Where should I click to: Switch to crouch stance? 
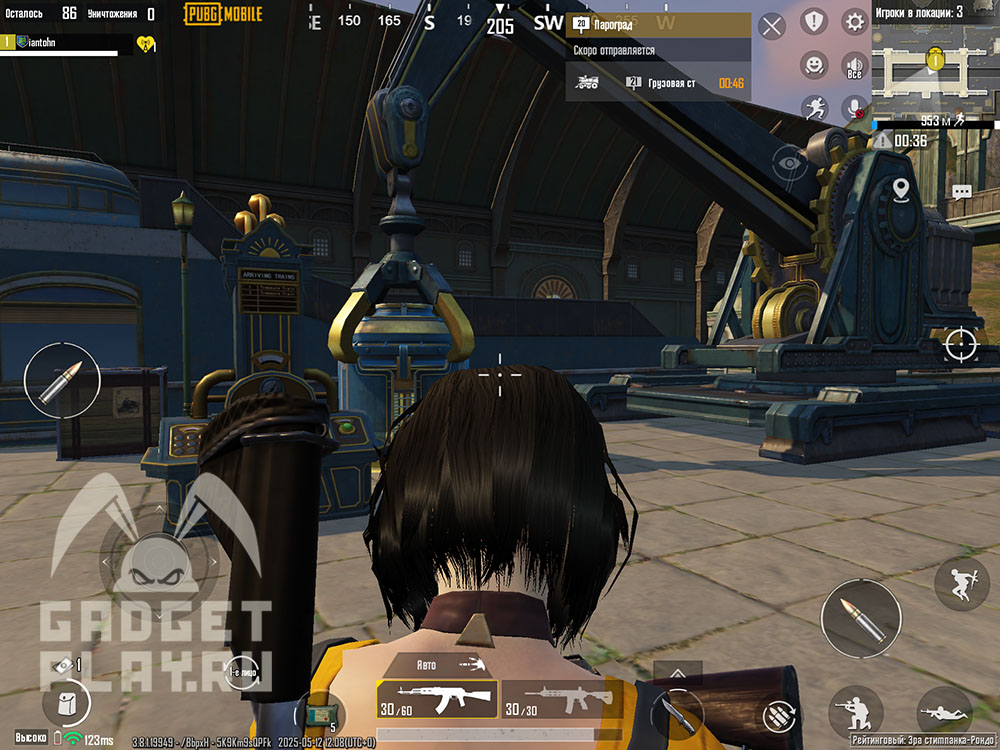(855, 712)
